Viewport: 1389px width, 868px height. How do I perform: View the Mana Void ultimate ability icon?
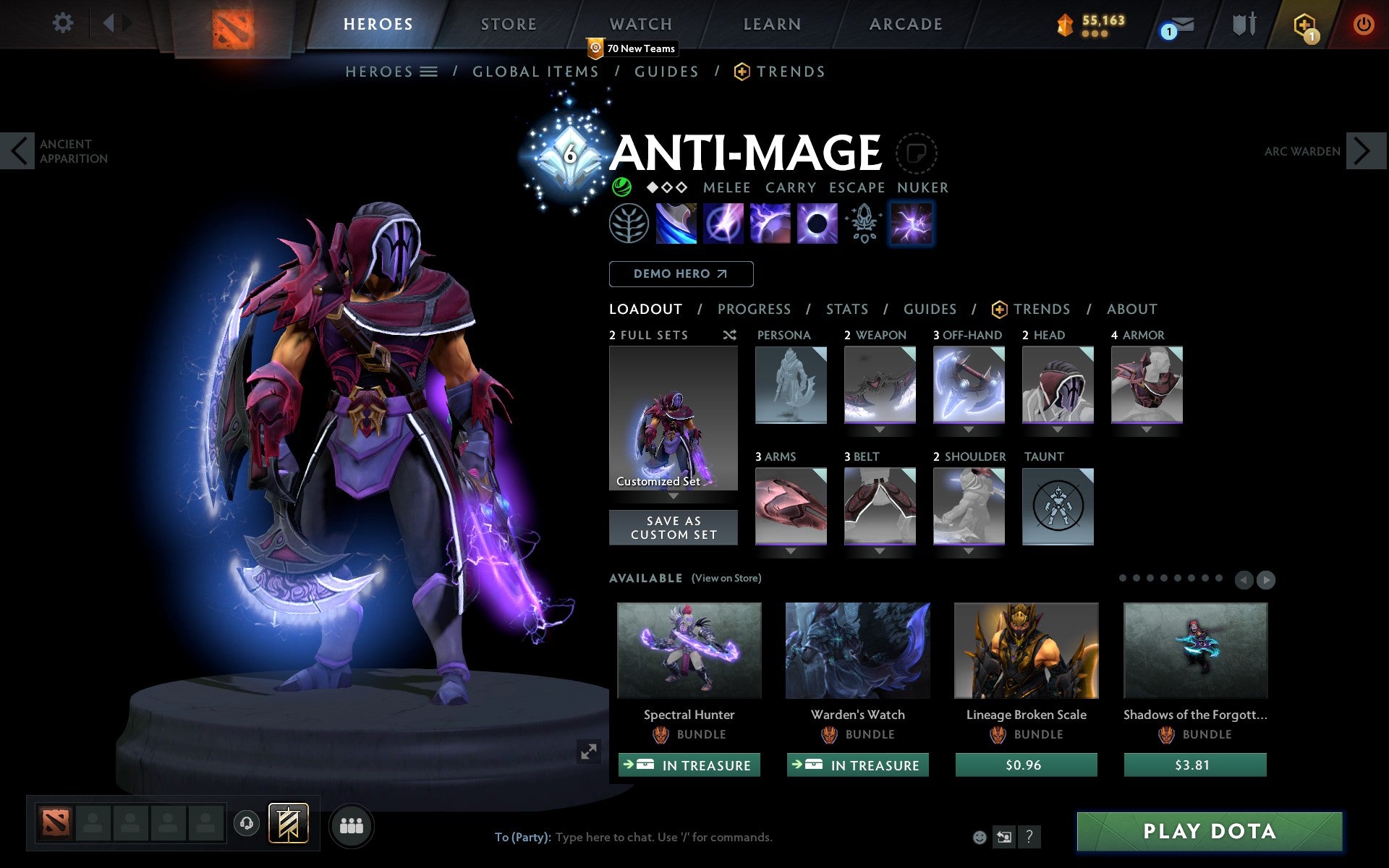[816, 224]
